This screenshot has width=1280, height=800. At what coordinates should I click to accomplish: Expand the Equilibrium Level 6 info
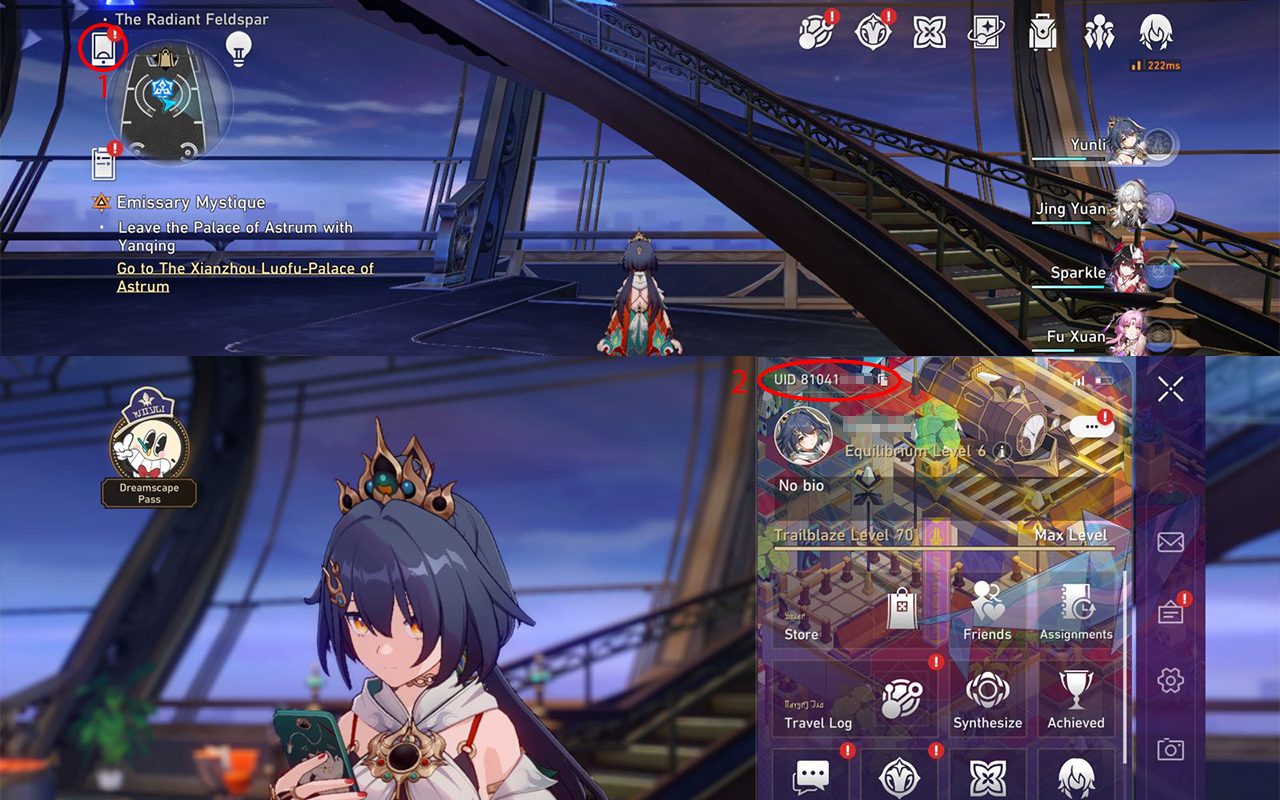(1004, 450)
